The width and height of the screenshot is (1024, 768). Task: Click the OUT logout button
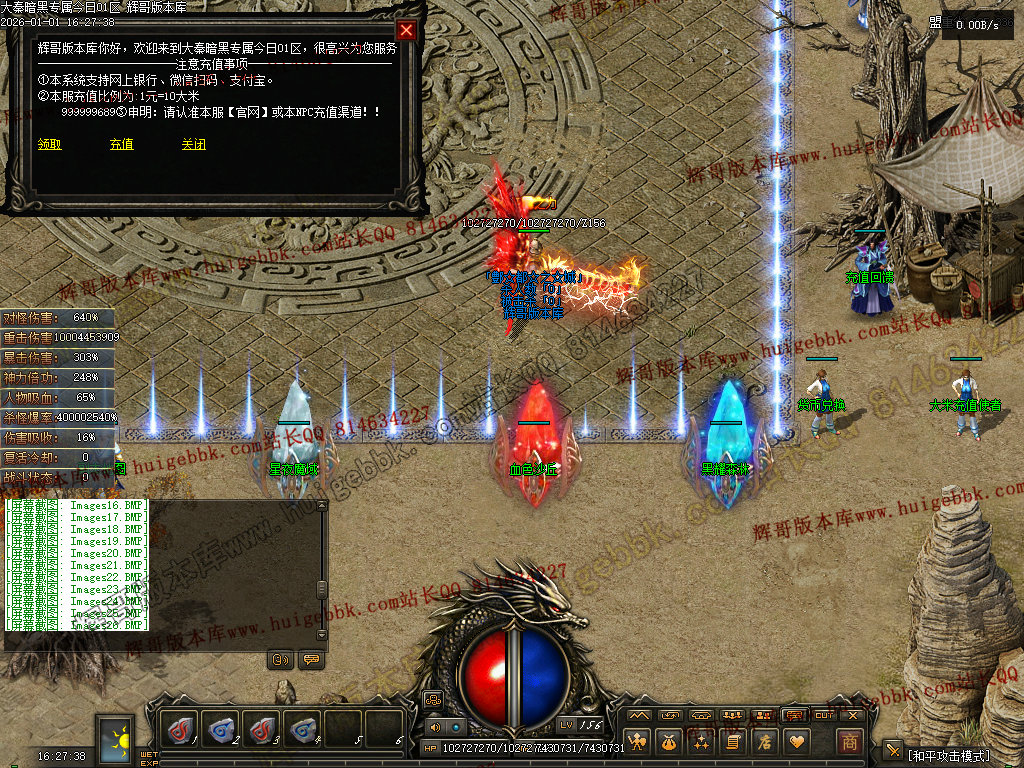(824, 715)
